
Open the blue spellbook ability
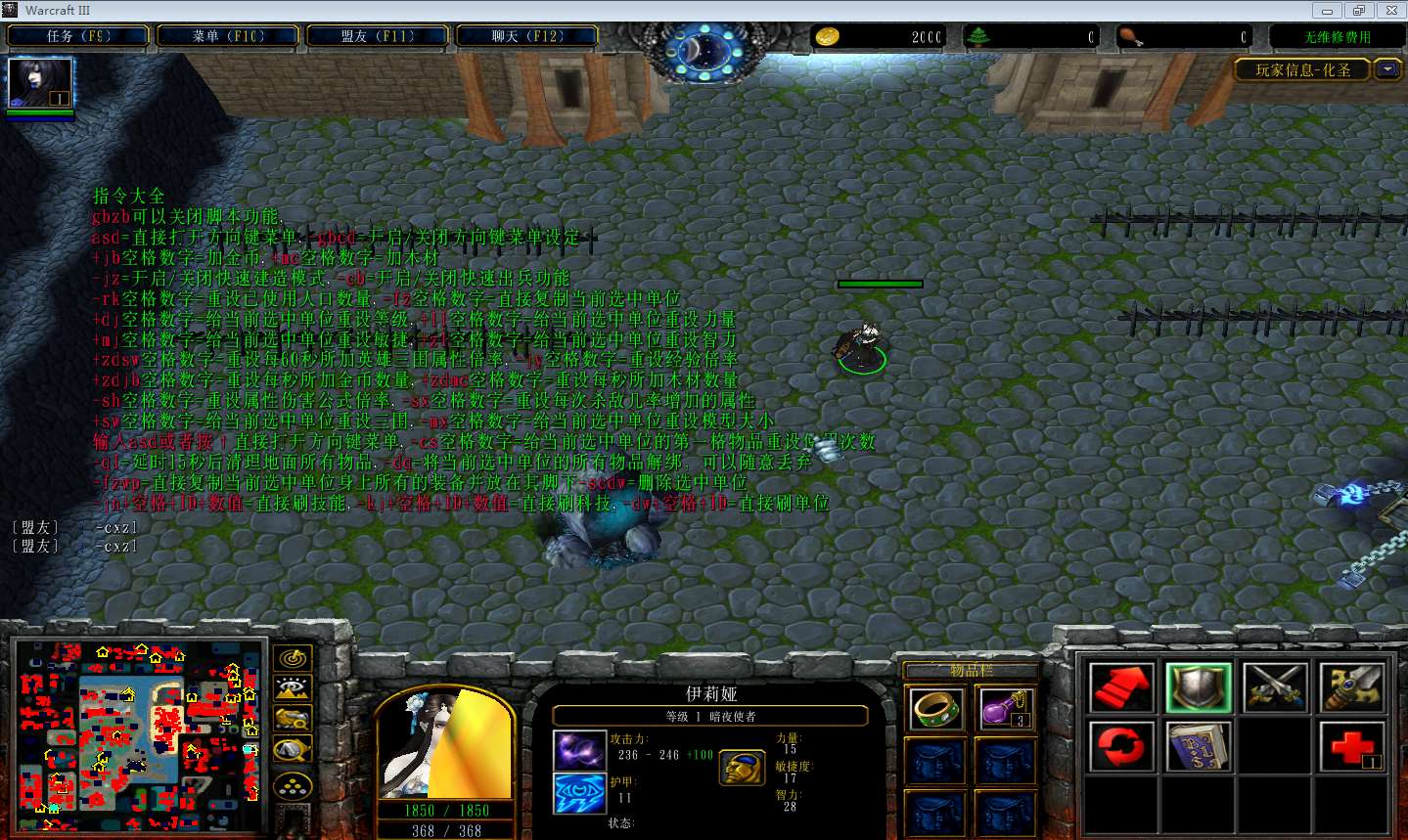pos(1199,745)
